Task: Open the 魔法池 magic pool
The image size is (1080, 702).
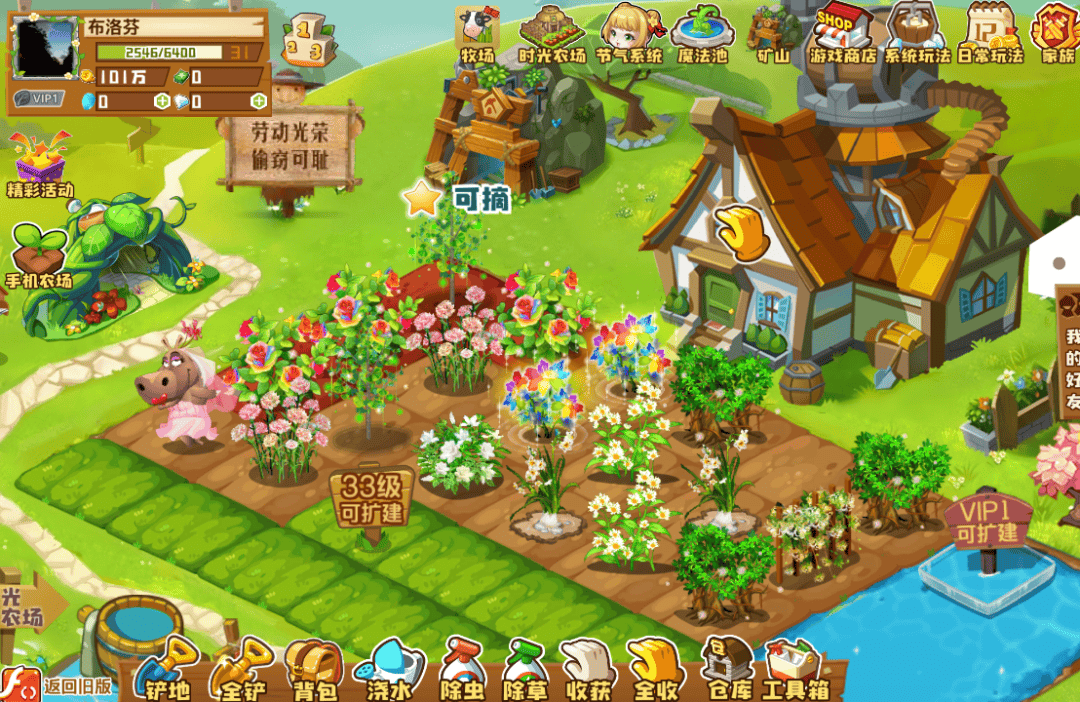Action: click(702, 34)
